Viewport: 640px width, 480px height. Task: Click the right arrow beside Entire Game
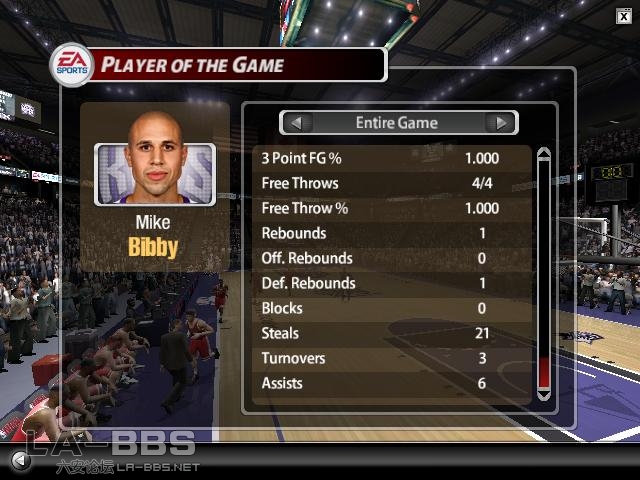[501, 123]
